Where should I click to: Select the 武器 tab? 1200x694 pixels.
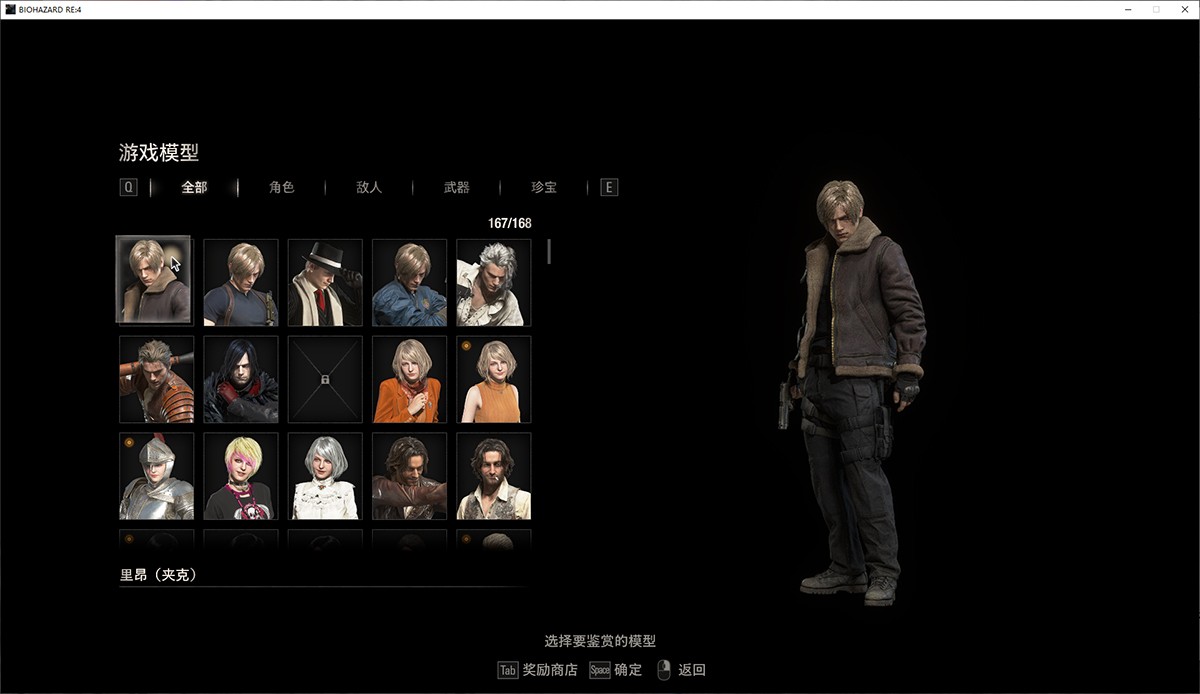point(456,187)
